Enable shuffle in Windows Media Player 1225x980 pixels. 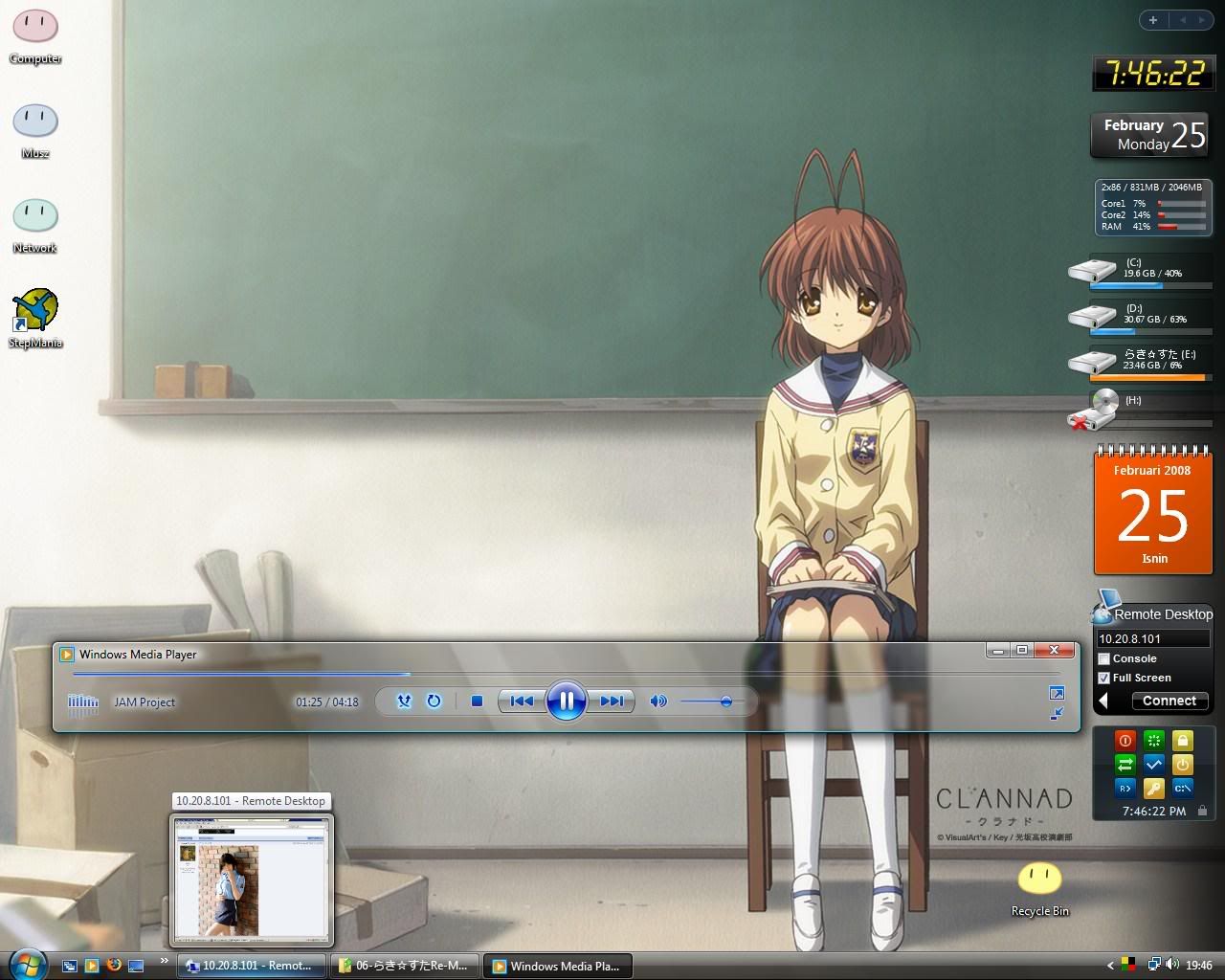point(405,702)
